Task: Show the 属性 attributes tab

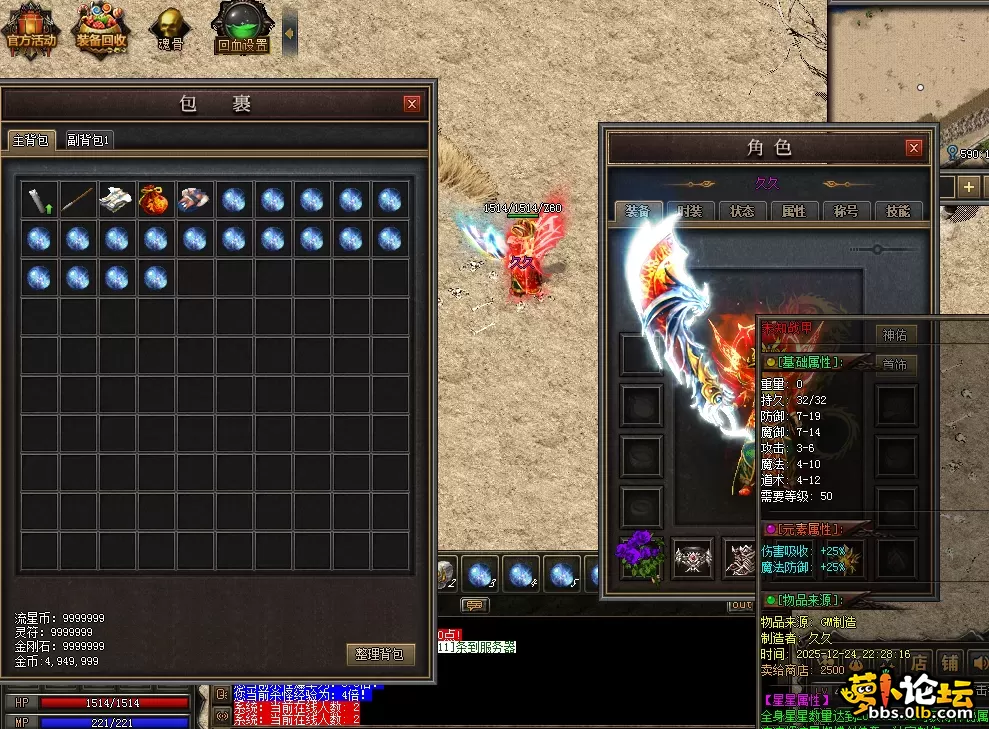Action: [794, 211]
